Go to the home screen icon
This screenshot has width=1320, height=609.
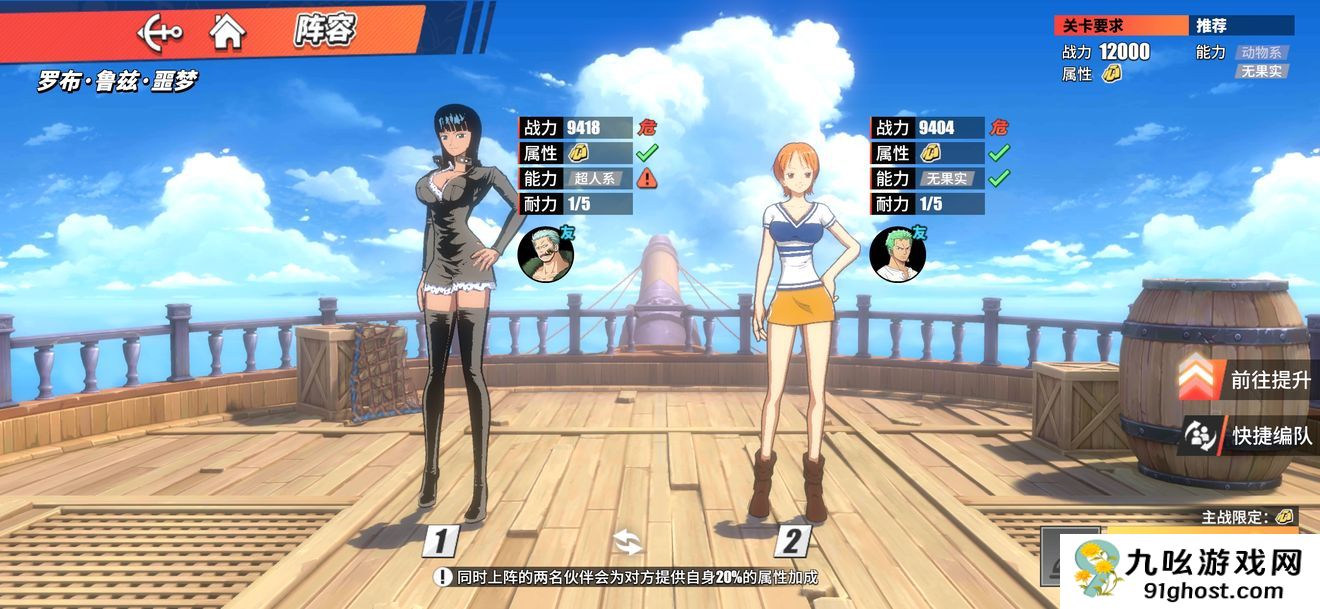pos(228,33)
